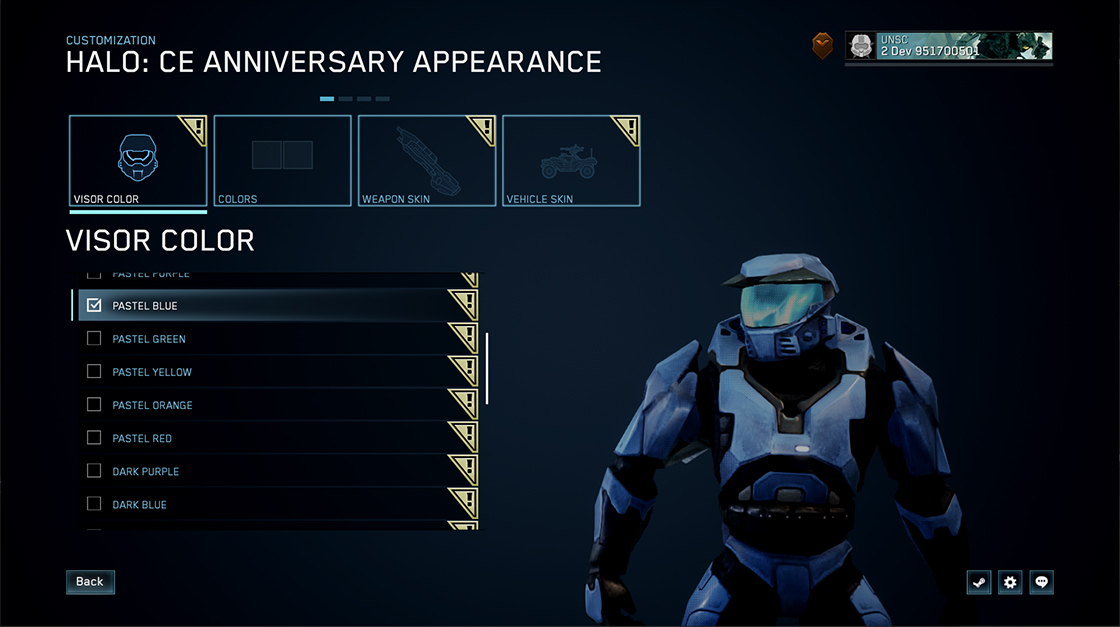Open the Colors customization tab
The height and width of the screenshot is (627, 1120).
pos(282,161)
